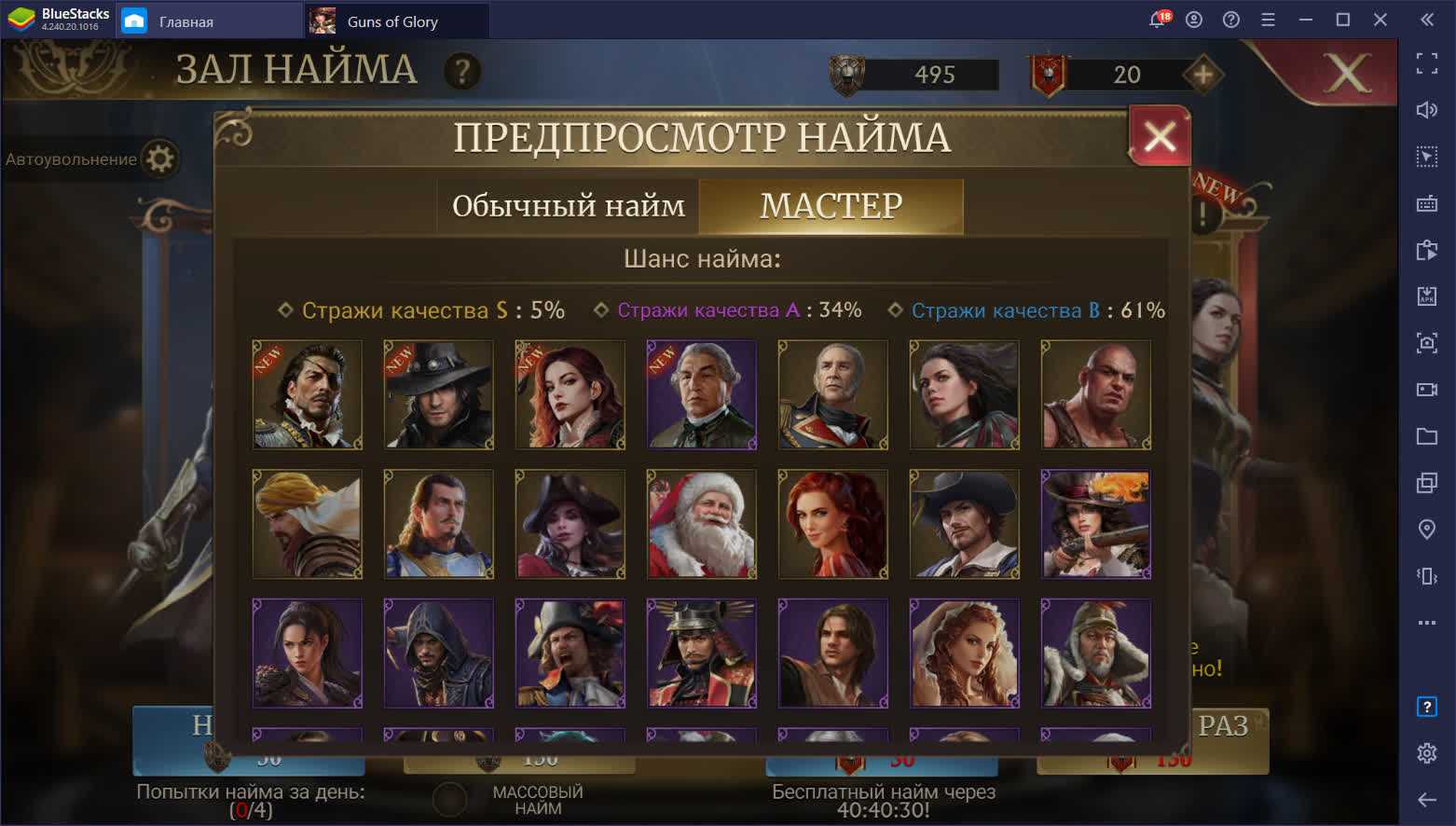Select the fur-hat warrior portrait
The height and width of the screenshot is (826, 1456).
1095,654
